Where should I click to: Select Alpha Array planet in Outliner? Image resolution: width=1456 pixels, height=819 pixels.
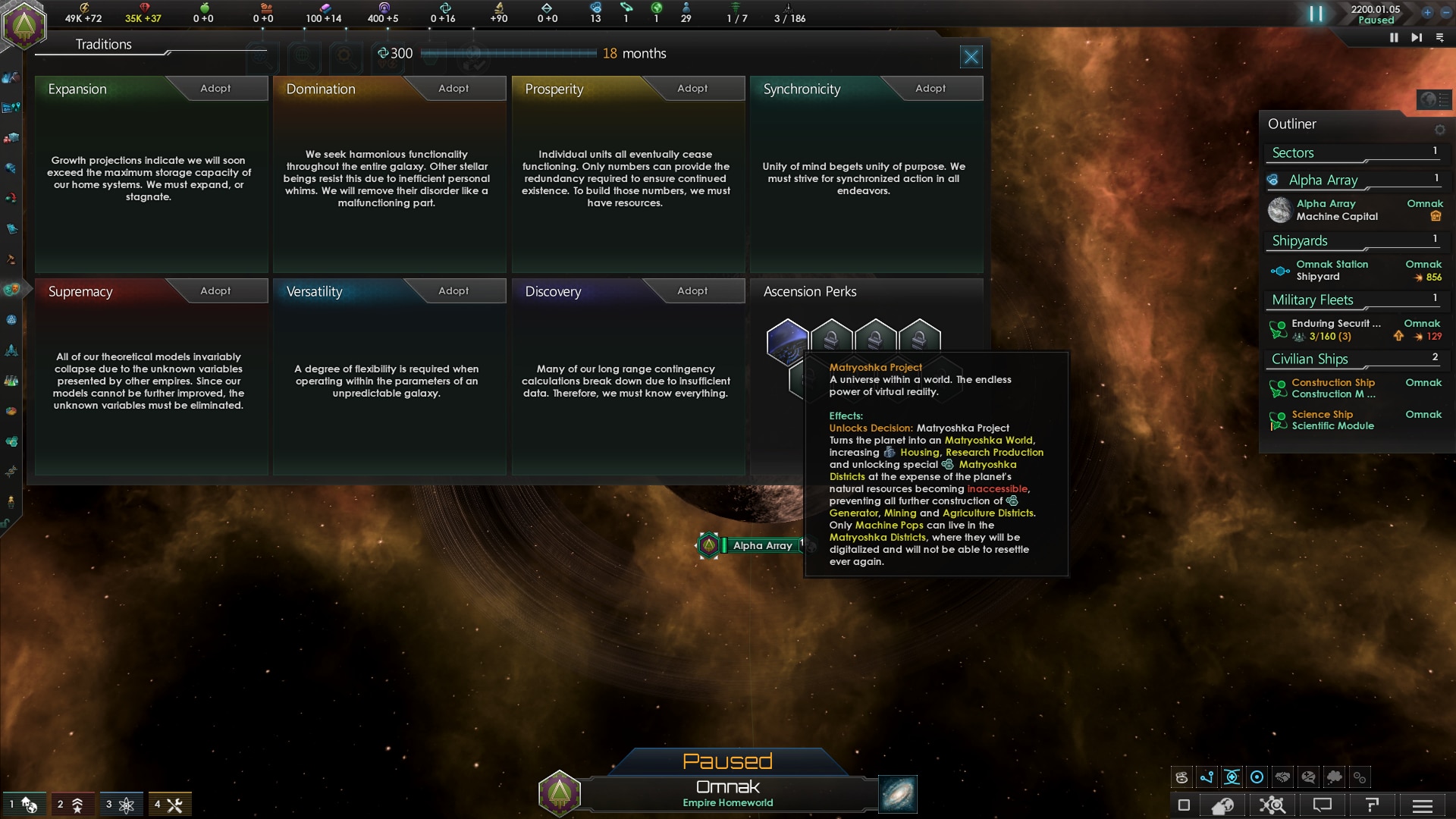point(1336,210)
